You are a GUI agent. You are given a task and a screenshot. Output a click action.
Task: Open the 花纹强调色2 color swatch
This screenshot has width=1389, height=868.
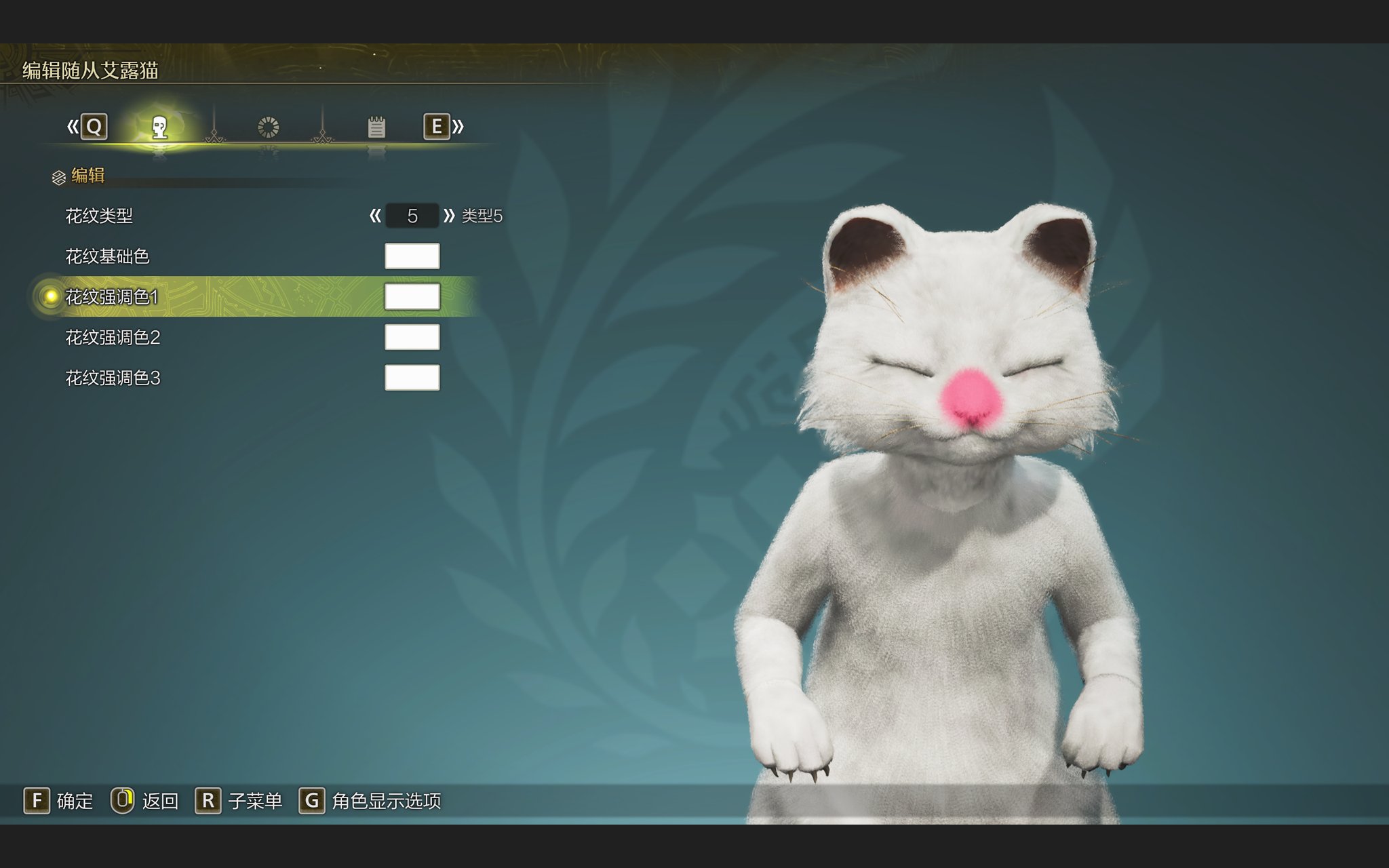[x=412, y=337]
